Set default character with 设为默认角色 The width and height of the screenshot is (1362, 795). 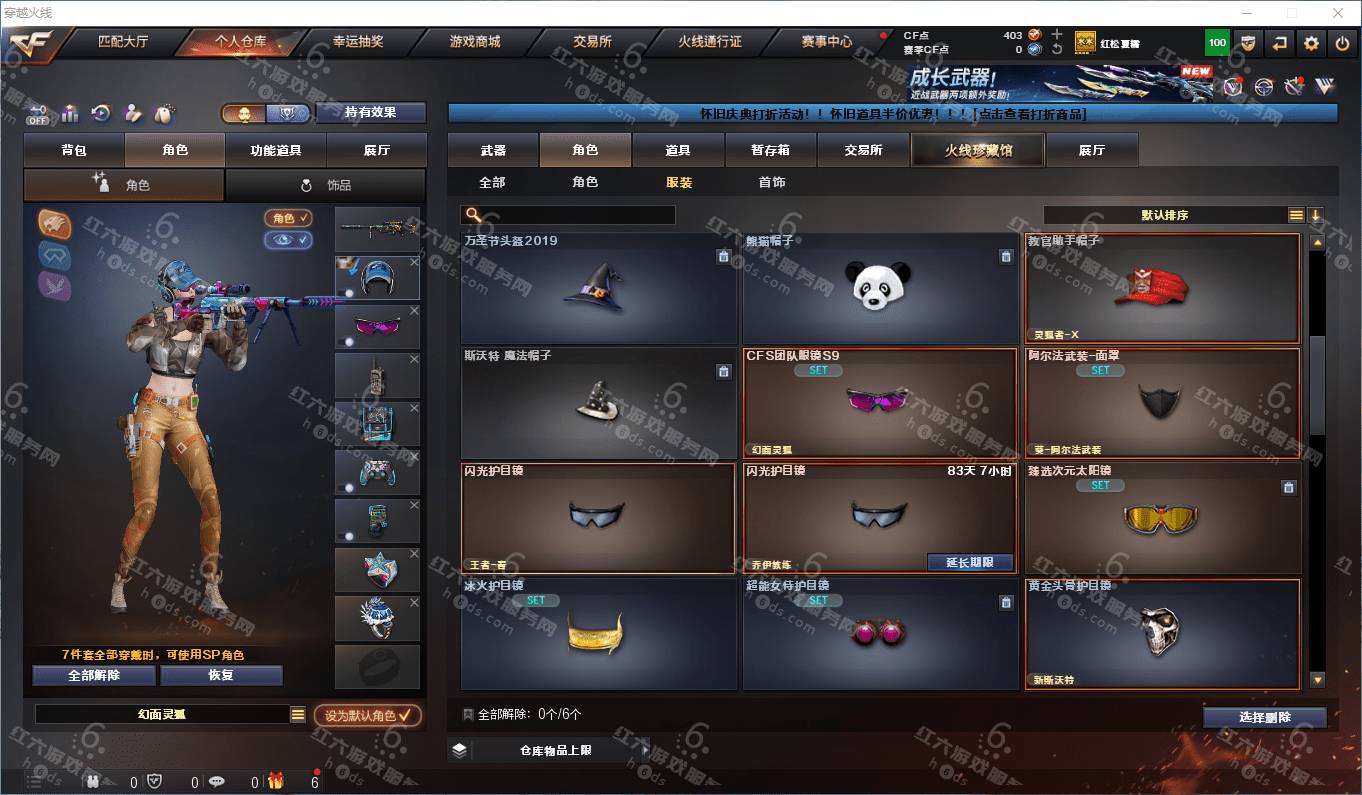pyautogui.click(x=367, y=716)
